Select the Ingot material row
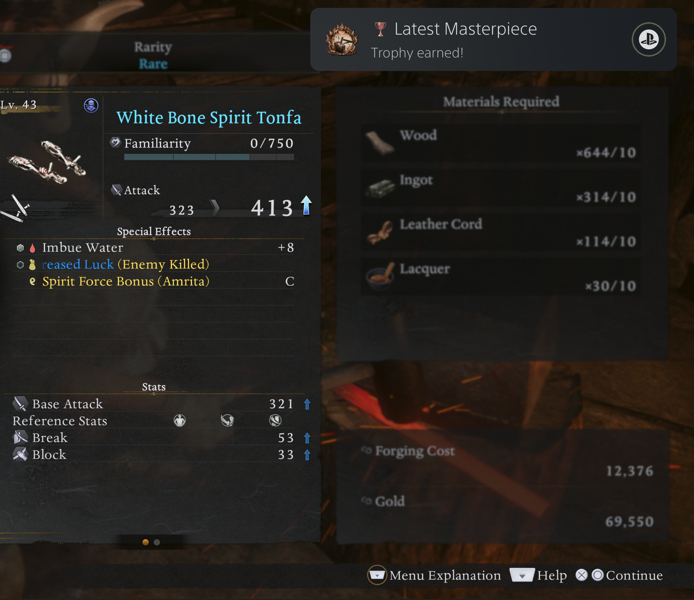 coord(501,188)
